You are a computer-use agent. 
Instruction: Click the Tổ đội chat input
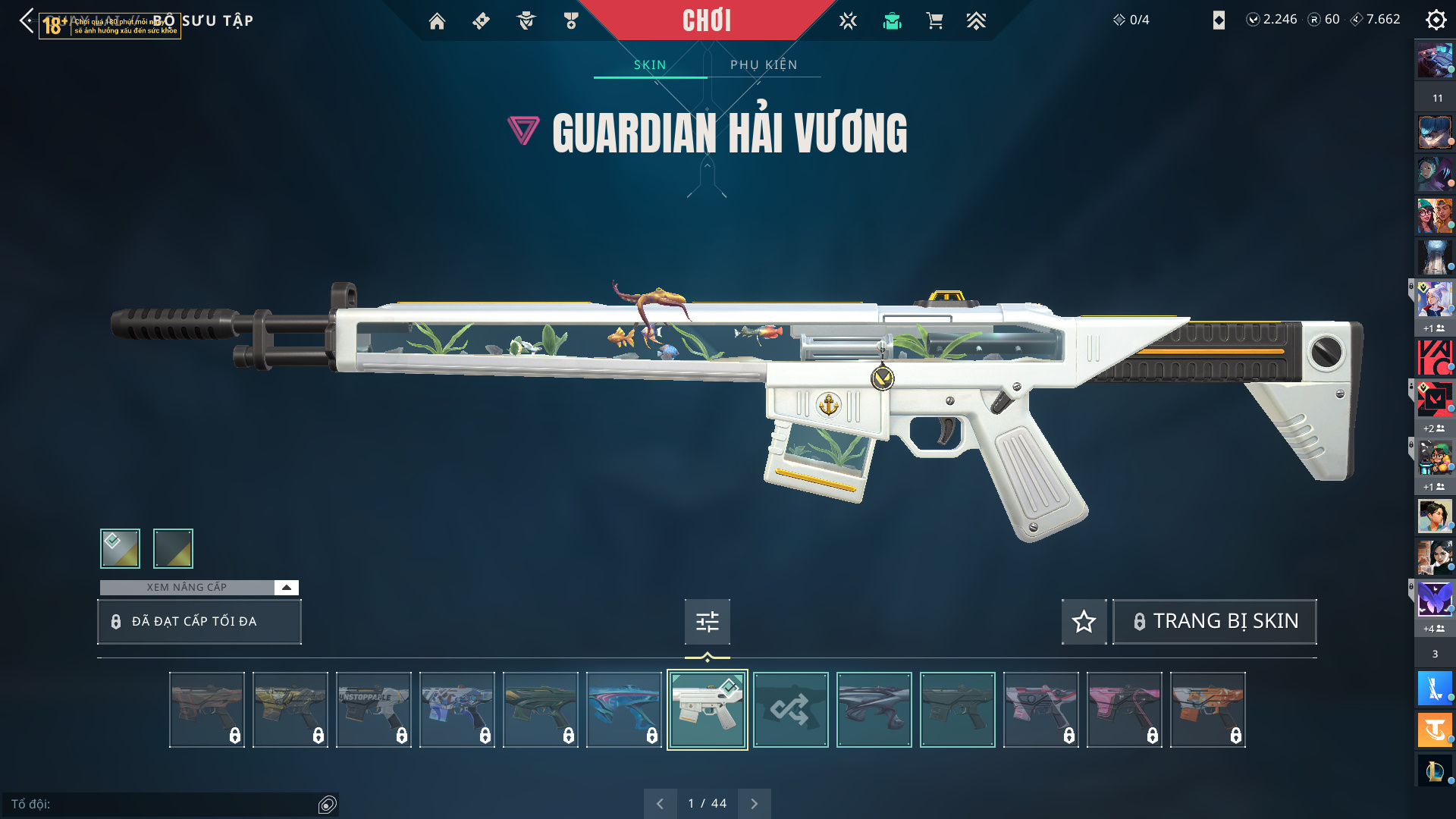[x=163, y=804]
